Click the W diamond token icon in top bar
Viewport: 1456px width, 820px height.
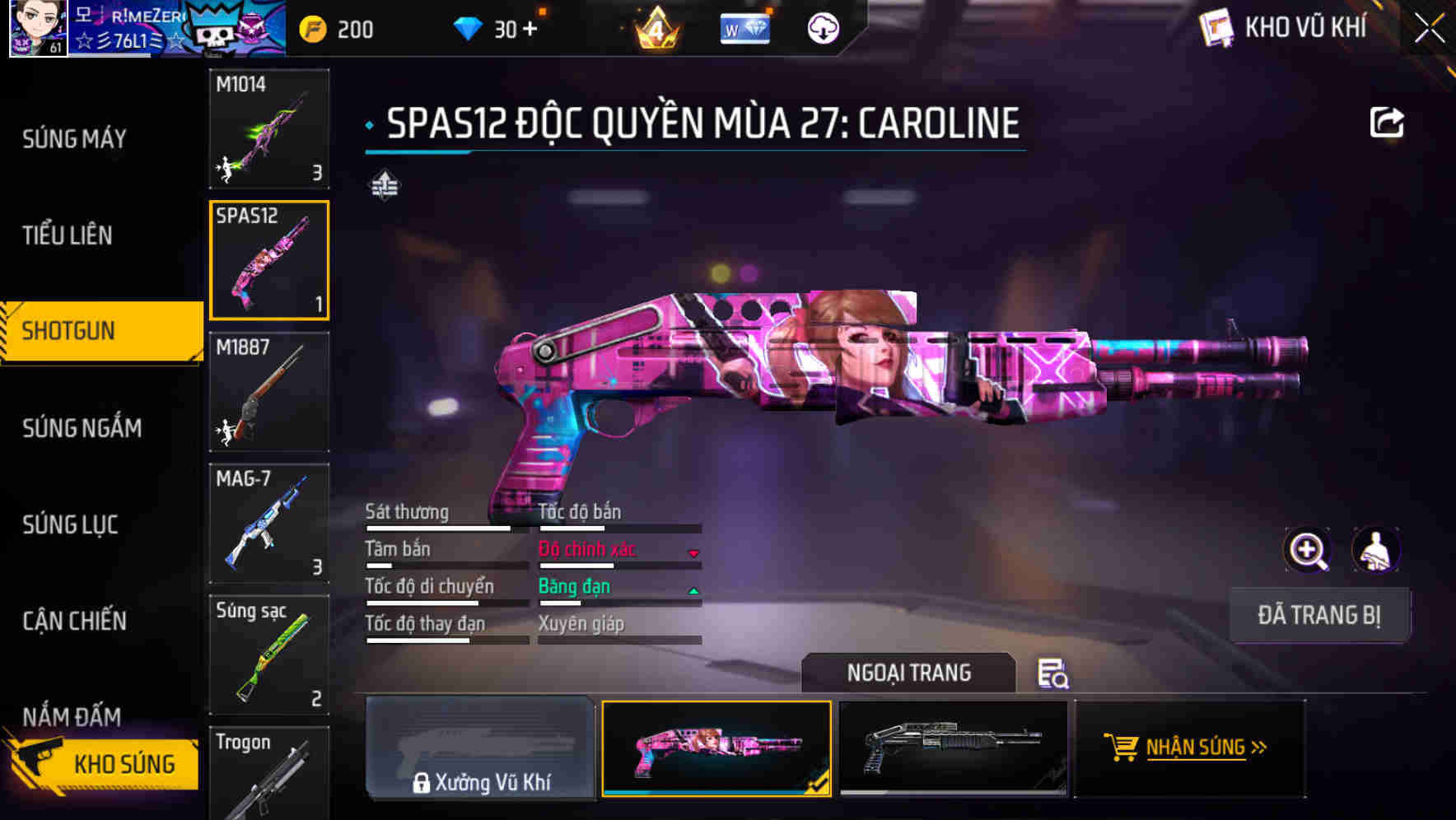(x=744, y=28)
